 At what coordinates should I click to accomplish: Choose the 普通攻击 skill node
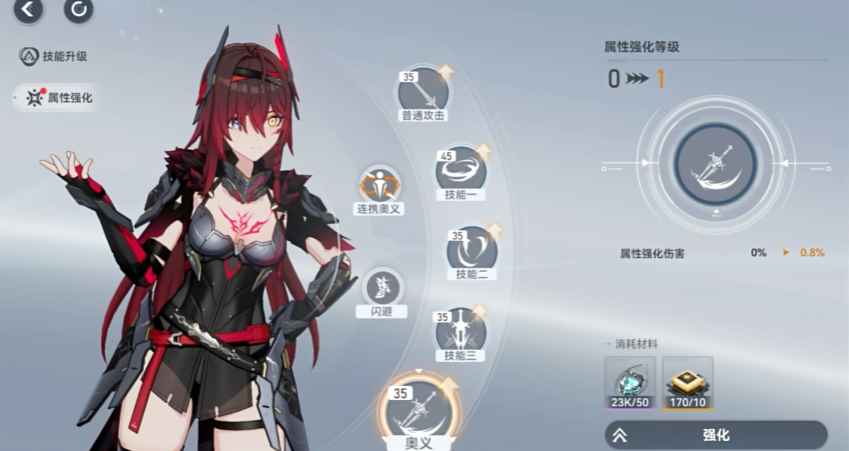423,92
